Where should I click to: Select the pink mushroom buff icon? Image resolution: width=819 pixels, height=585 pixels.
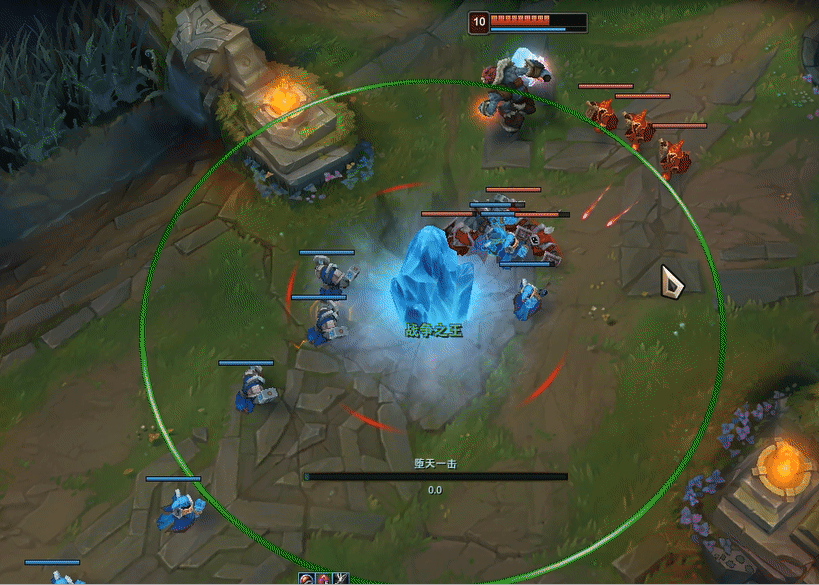(325, 579)
